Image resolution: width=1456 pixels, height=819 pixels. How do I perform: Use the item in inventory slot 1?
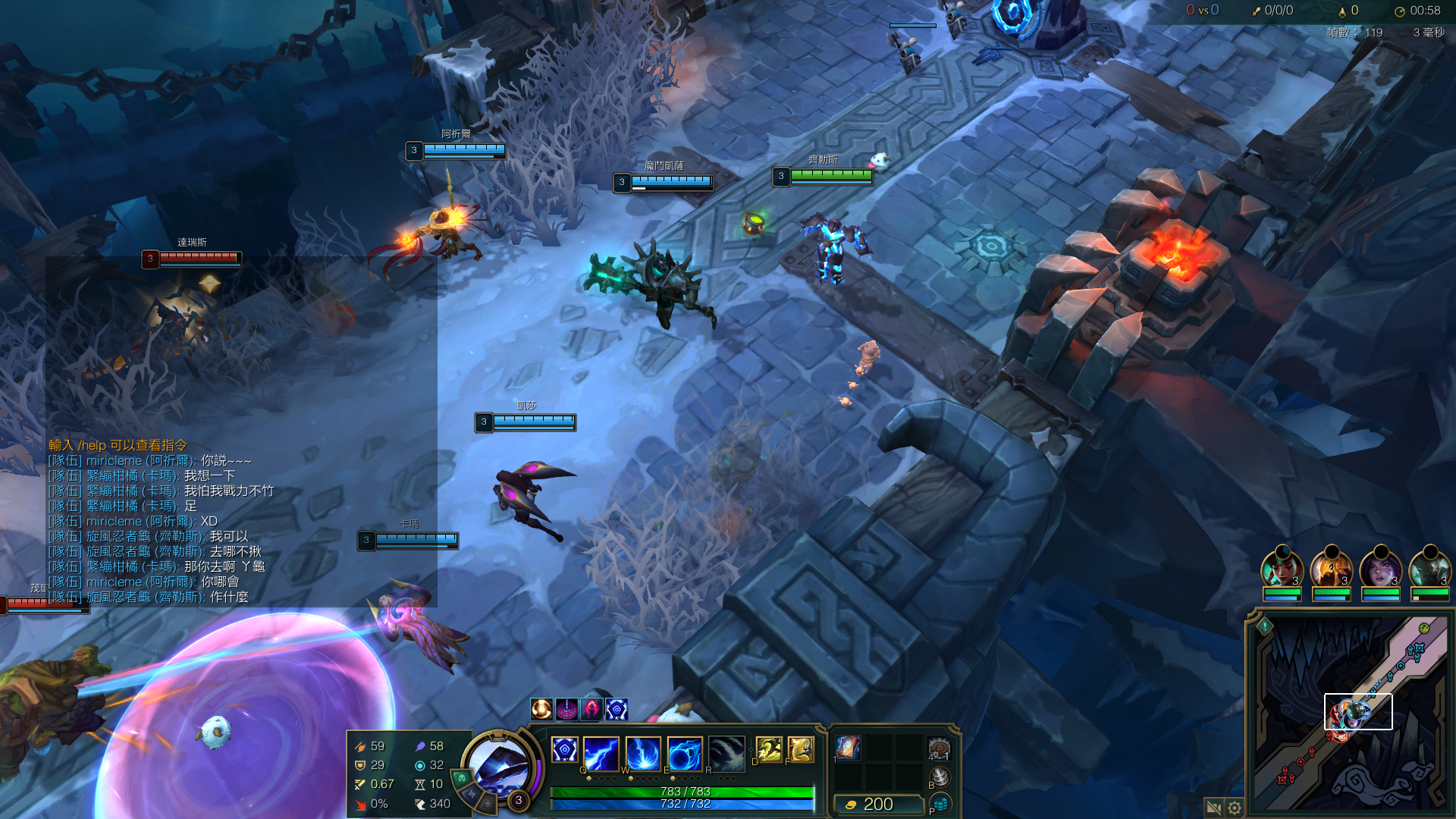(848, 748)
